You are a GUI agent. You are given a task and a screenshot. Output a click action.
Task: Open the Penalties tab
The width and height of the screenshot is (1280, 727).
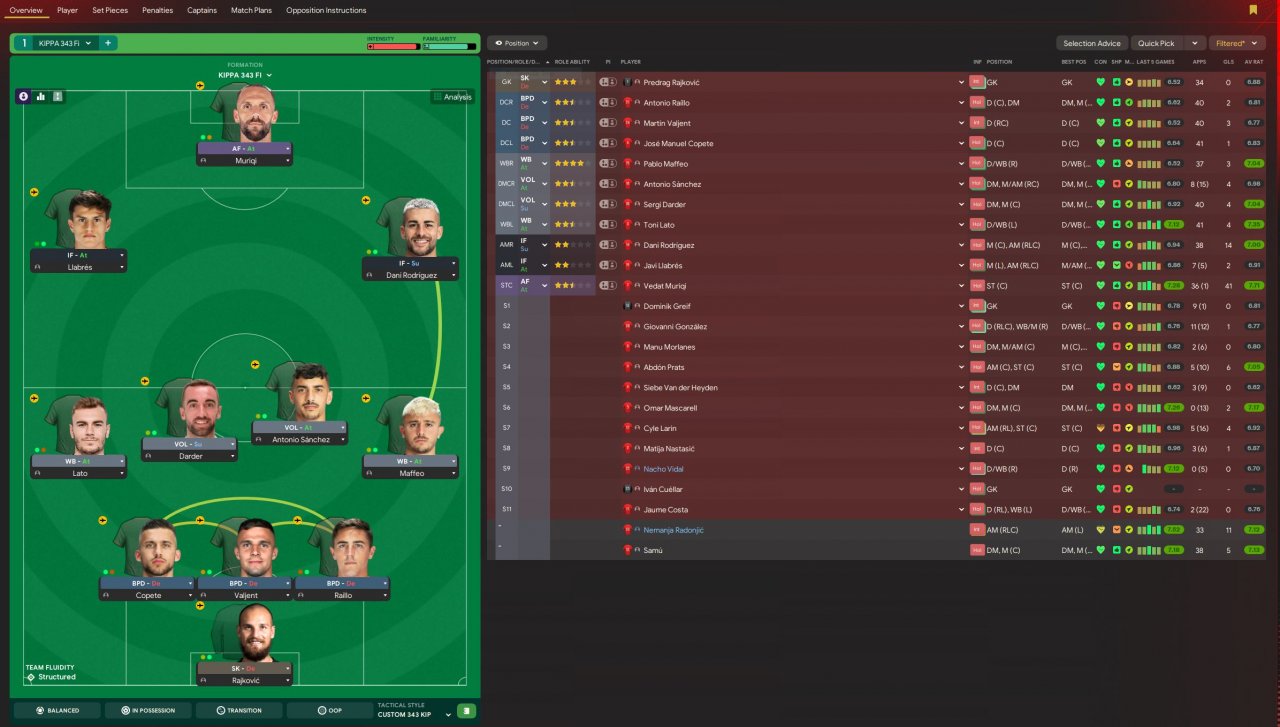click(x=157, y=10)
